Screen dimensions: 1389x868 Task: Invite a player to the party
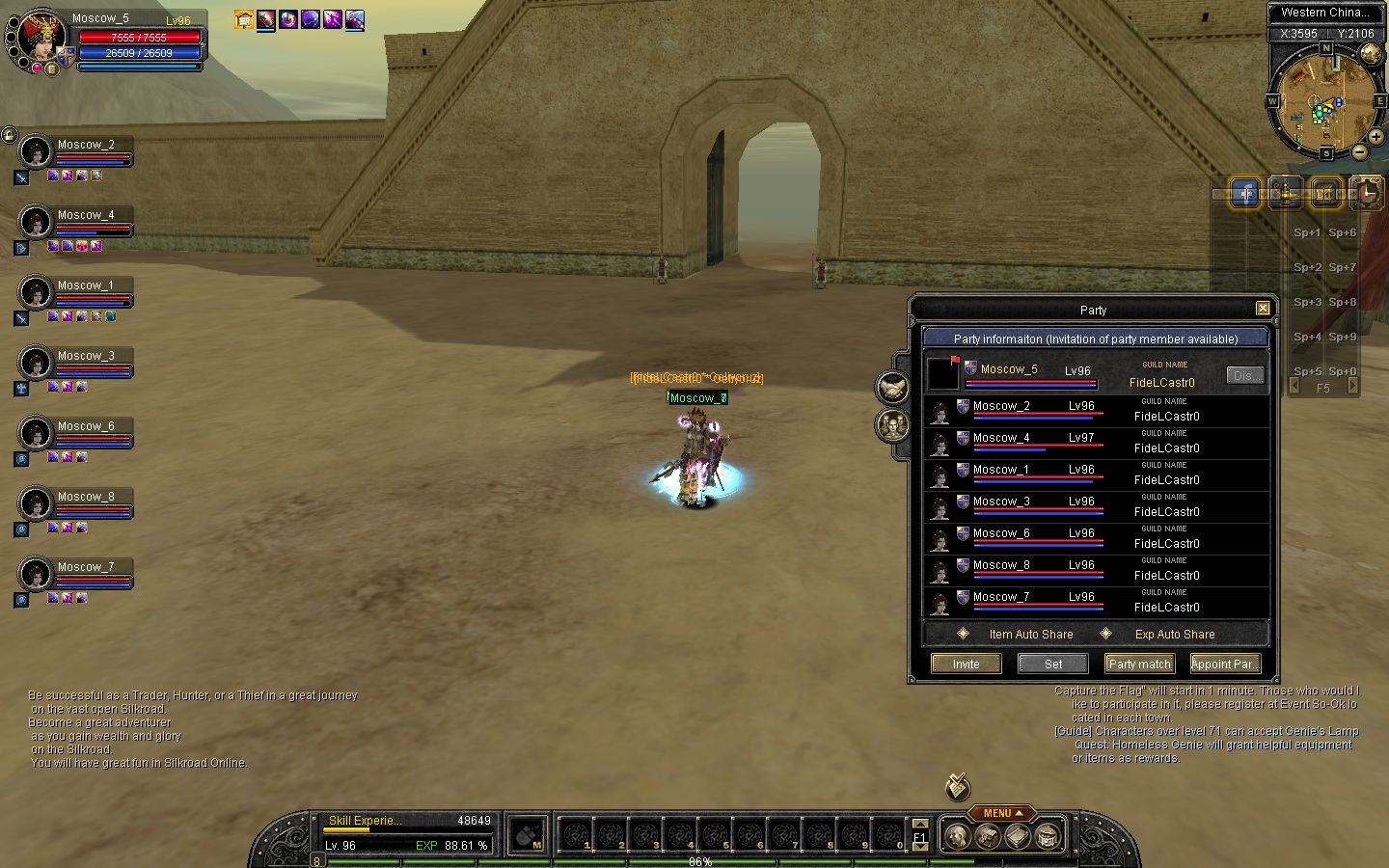click(966, 664)
